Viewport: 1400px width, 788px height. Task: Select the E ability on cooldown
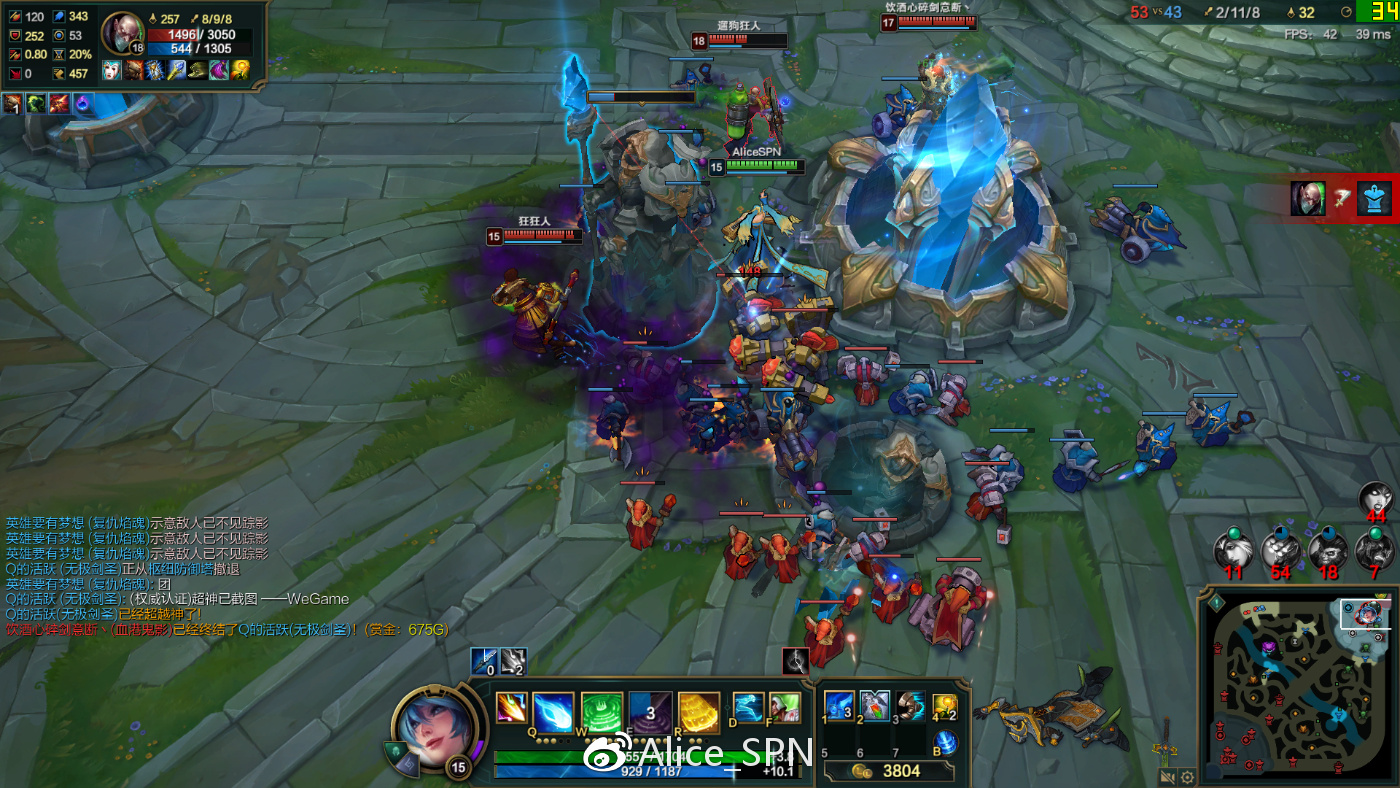pos(650,711)
